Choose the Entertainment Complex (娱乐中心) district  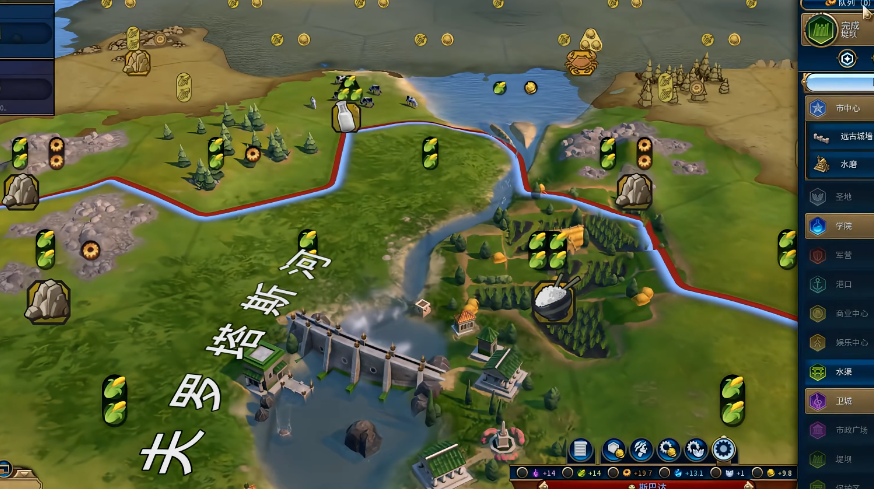845,343
